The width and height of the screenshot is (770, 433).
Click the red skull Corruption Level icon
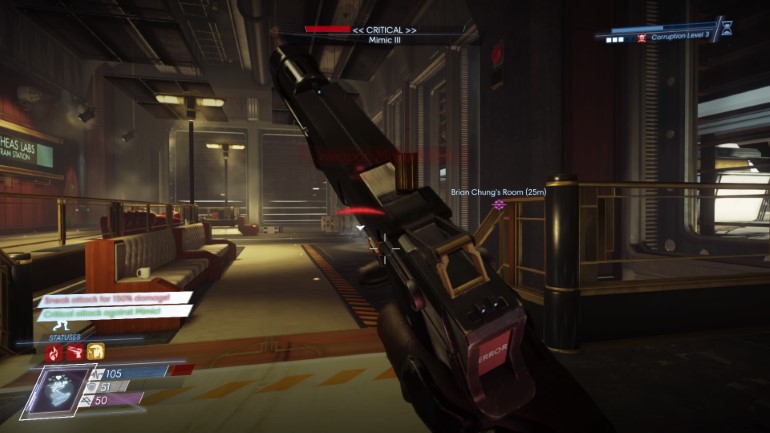tap(640, 36)
